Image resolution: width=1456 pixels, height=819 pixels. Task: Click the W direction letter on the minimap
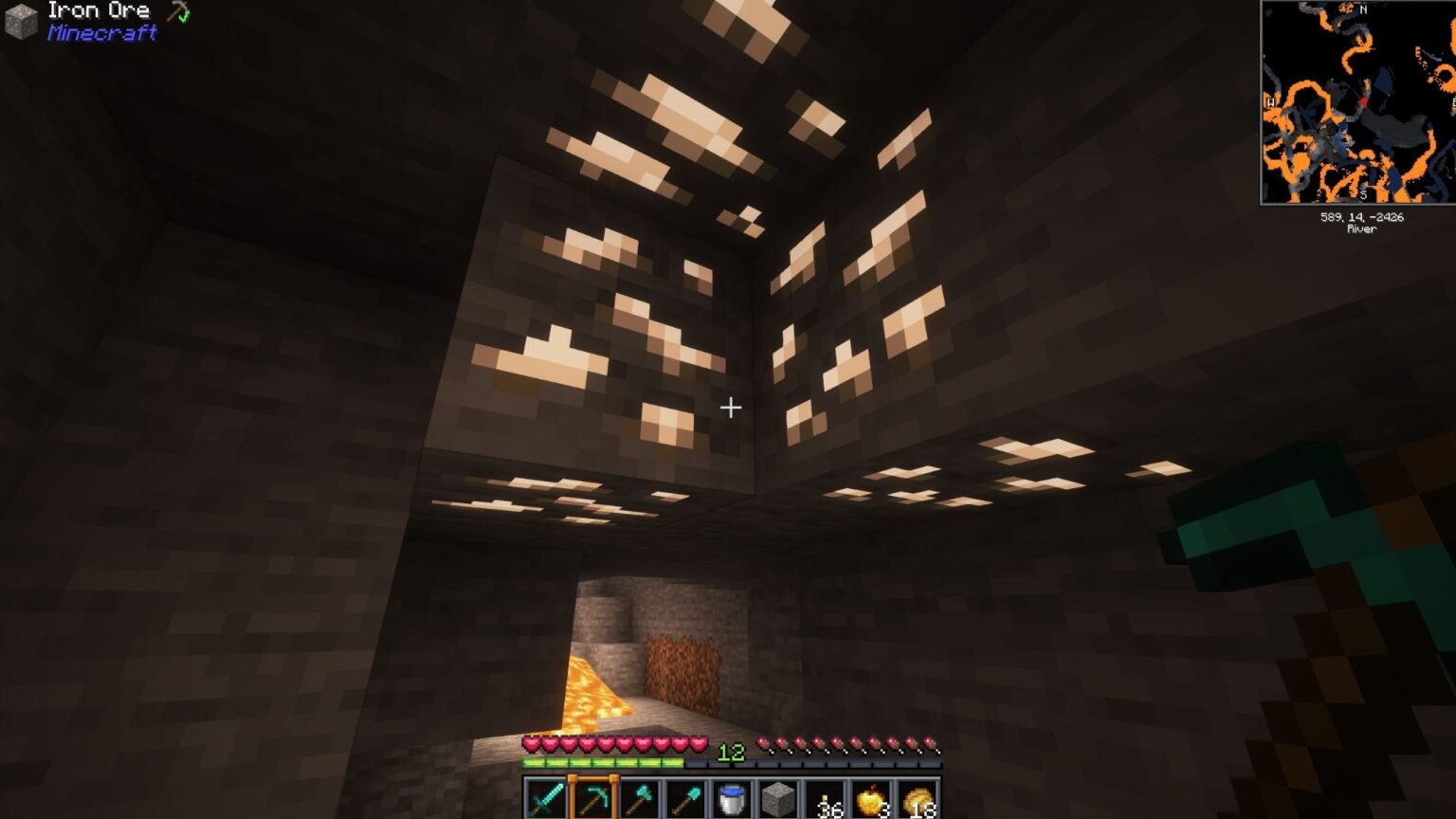click(1270, 102)
